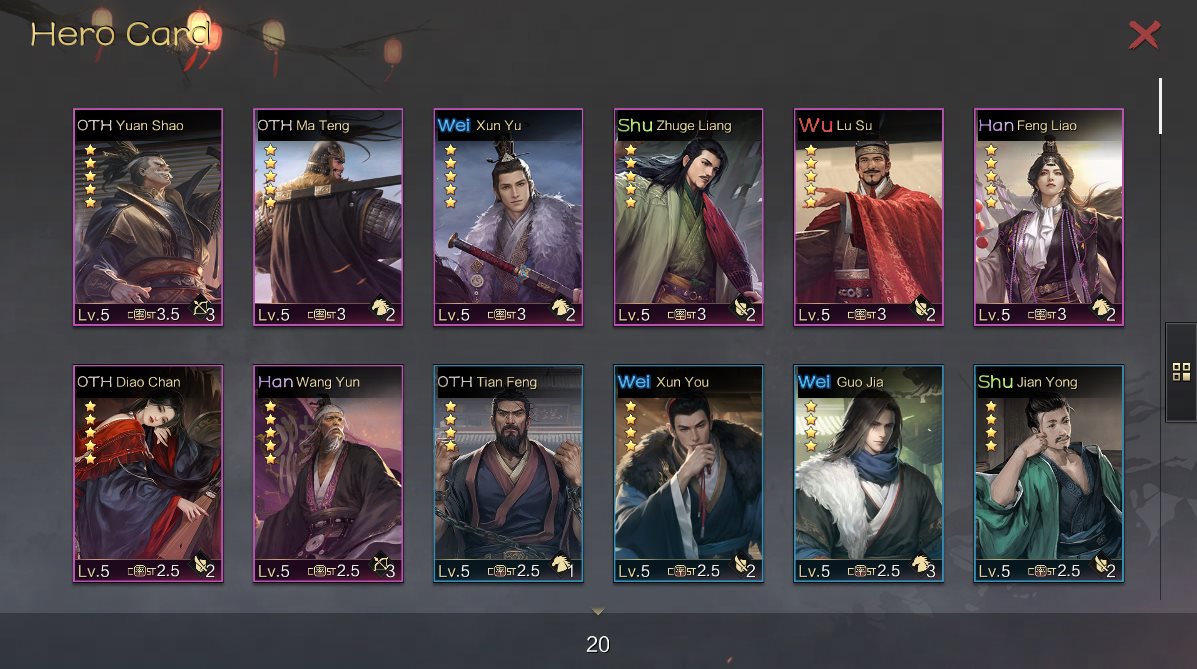Choose the Tian Feng hero card
This screenshot has width=1197, height=669.
click(508, 473)
